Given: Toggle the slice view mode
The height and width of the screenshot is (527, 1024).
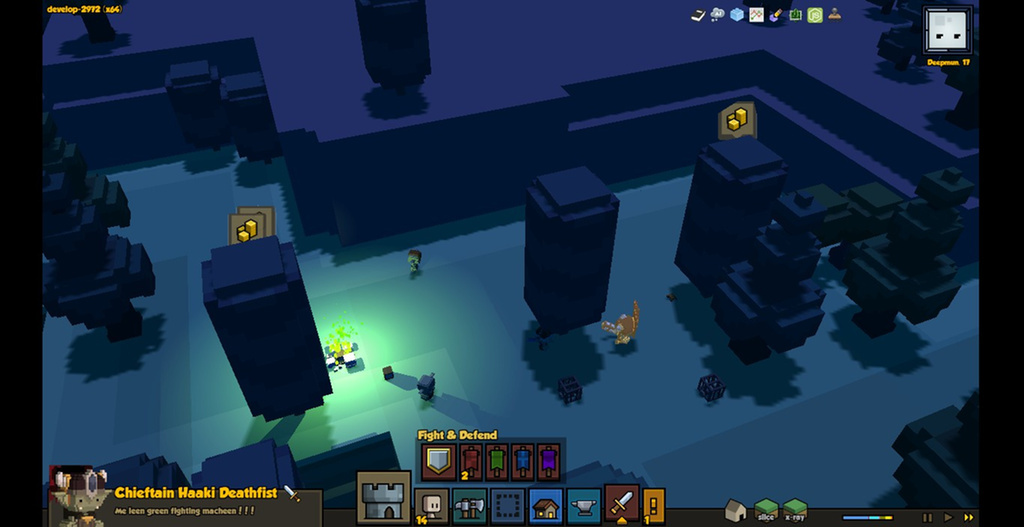Looking at the screenshot, I should point(766,509).
